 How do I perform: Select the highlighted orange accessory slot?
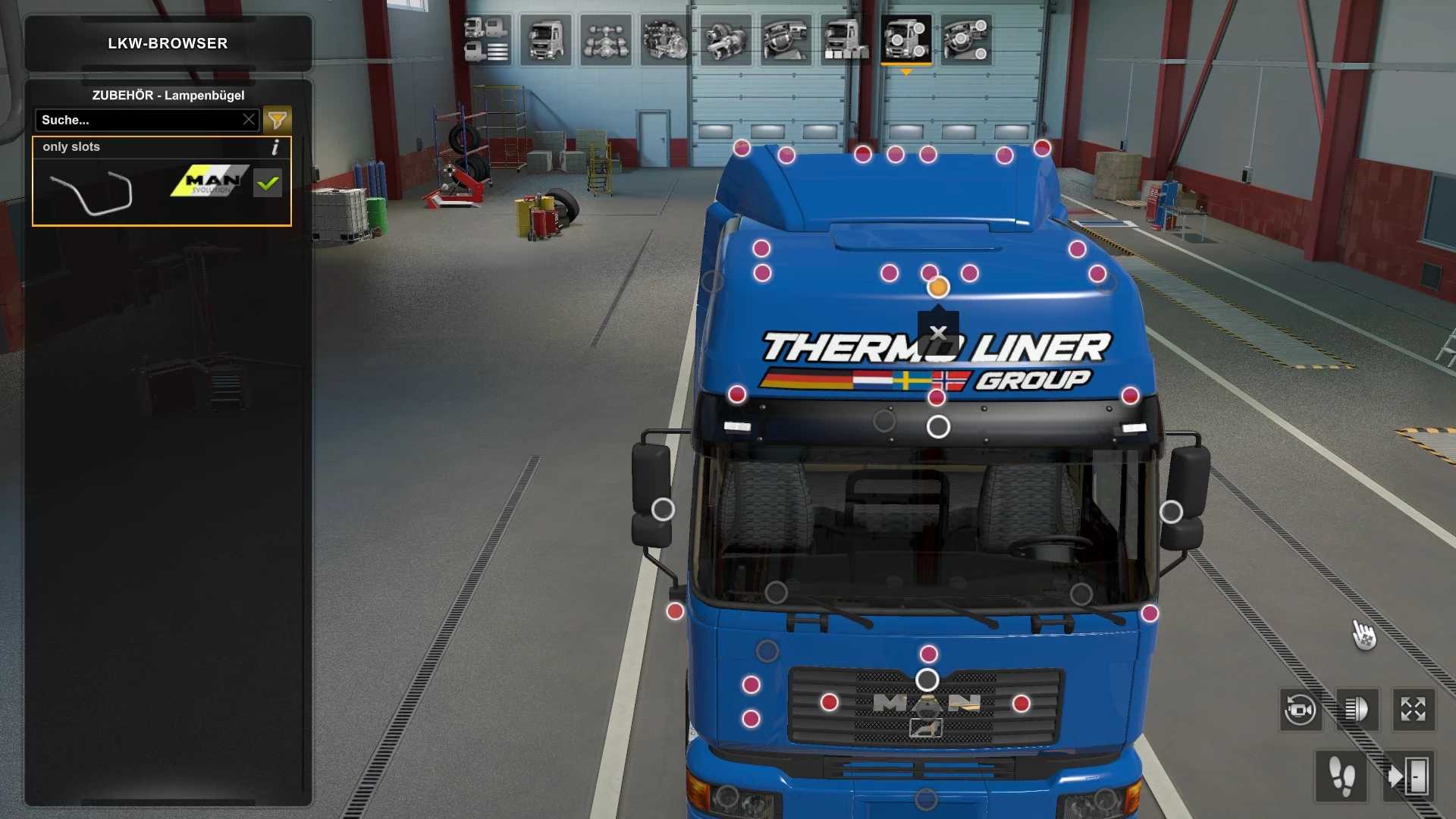pos(938,287)
